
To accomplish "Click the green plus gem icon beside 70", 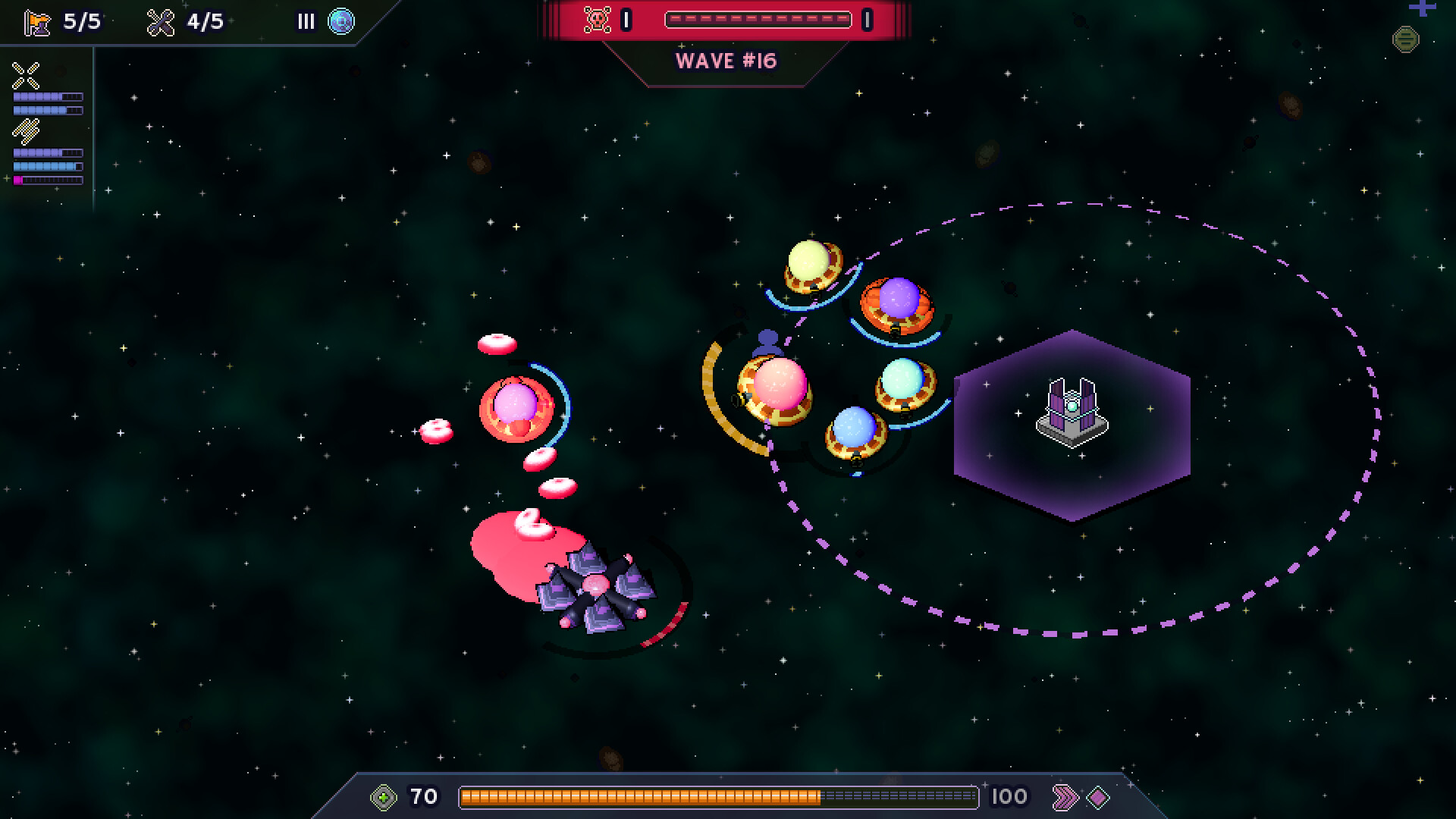I will [383, 796].
